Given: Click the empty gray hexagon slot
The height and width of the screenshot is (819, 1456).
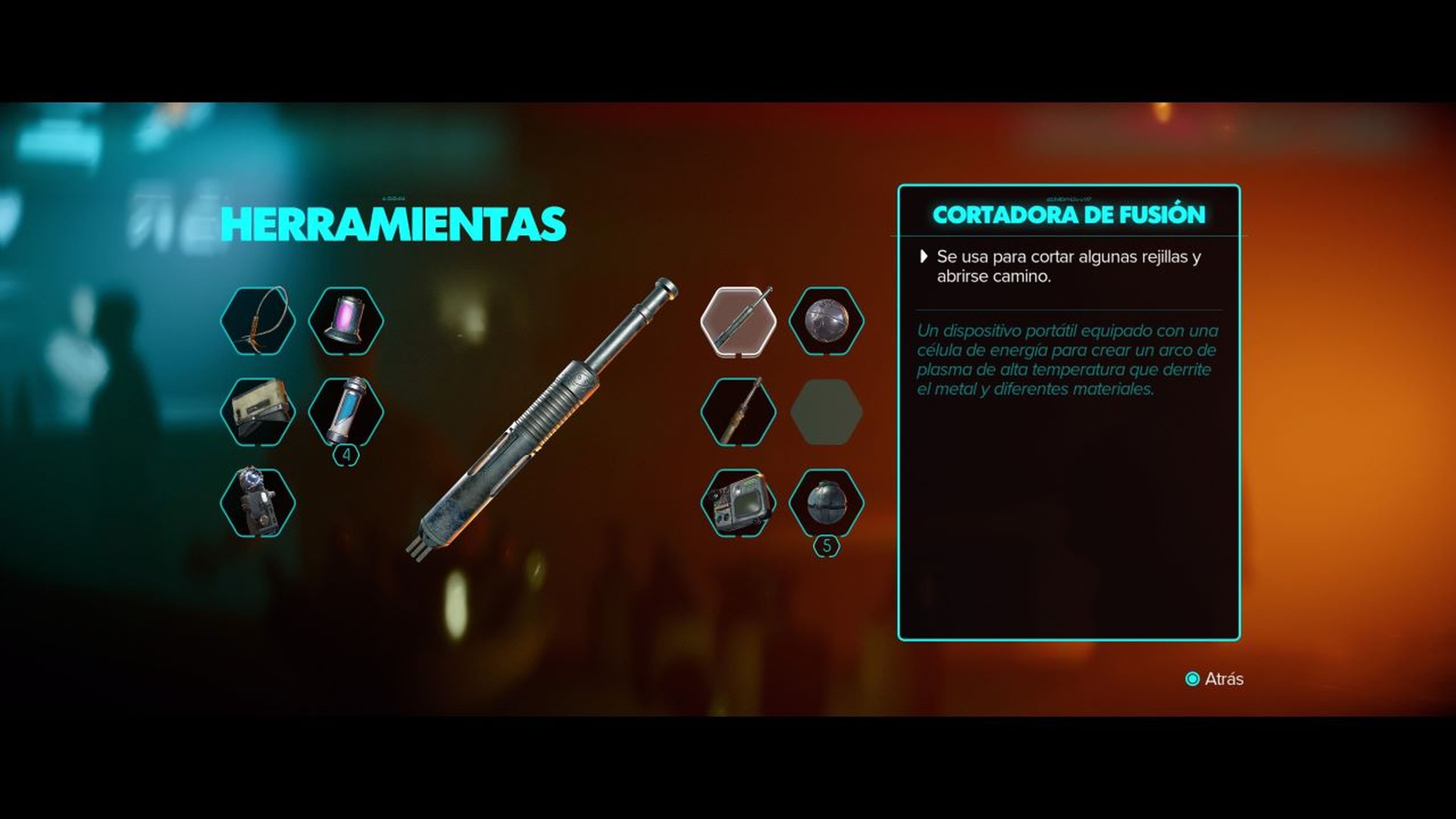Looking at the screenshot, I should coord(828,411).
